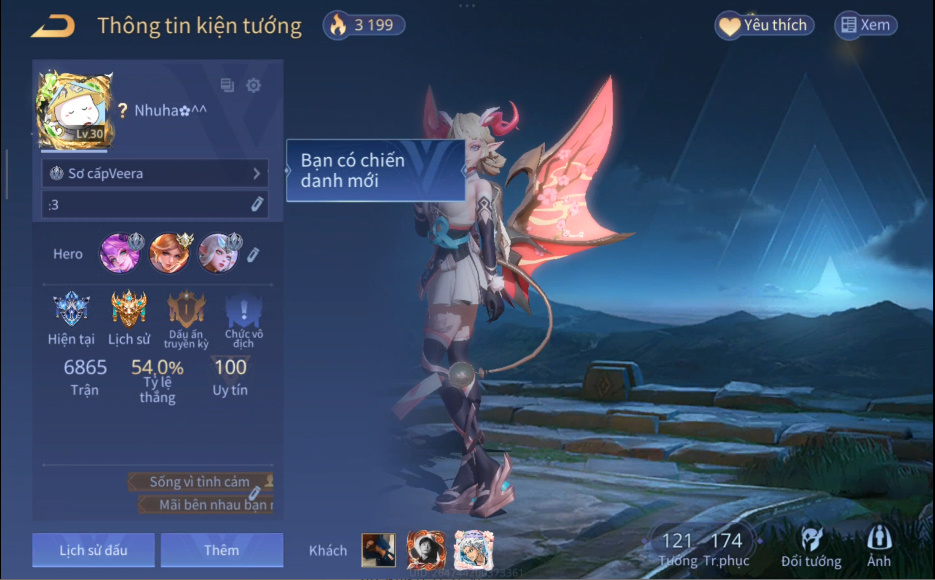Screen dimensions: 935x580
Task: Select the first visitor avatar under Khách
Action: 377,550
